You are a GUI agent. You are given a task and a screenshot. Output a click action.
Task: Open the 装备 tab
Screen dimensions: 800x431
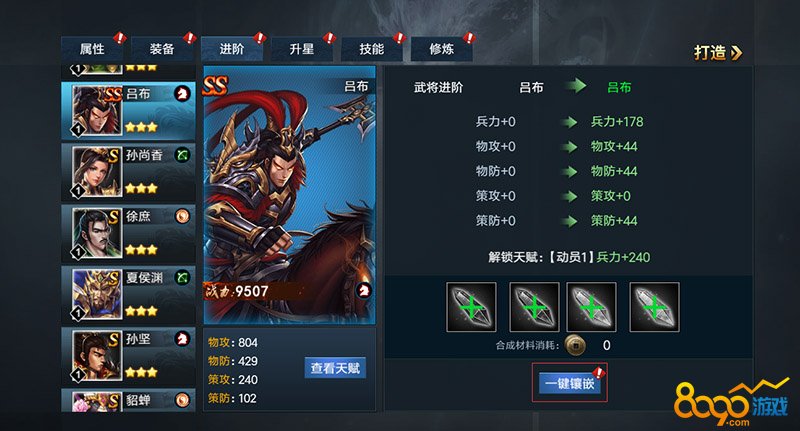point(162,49)
